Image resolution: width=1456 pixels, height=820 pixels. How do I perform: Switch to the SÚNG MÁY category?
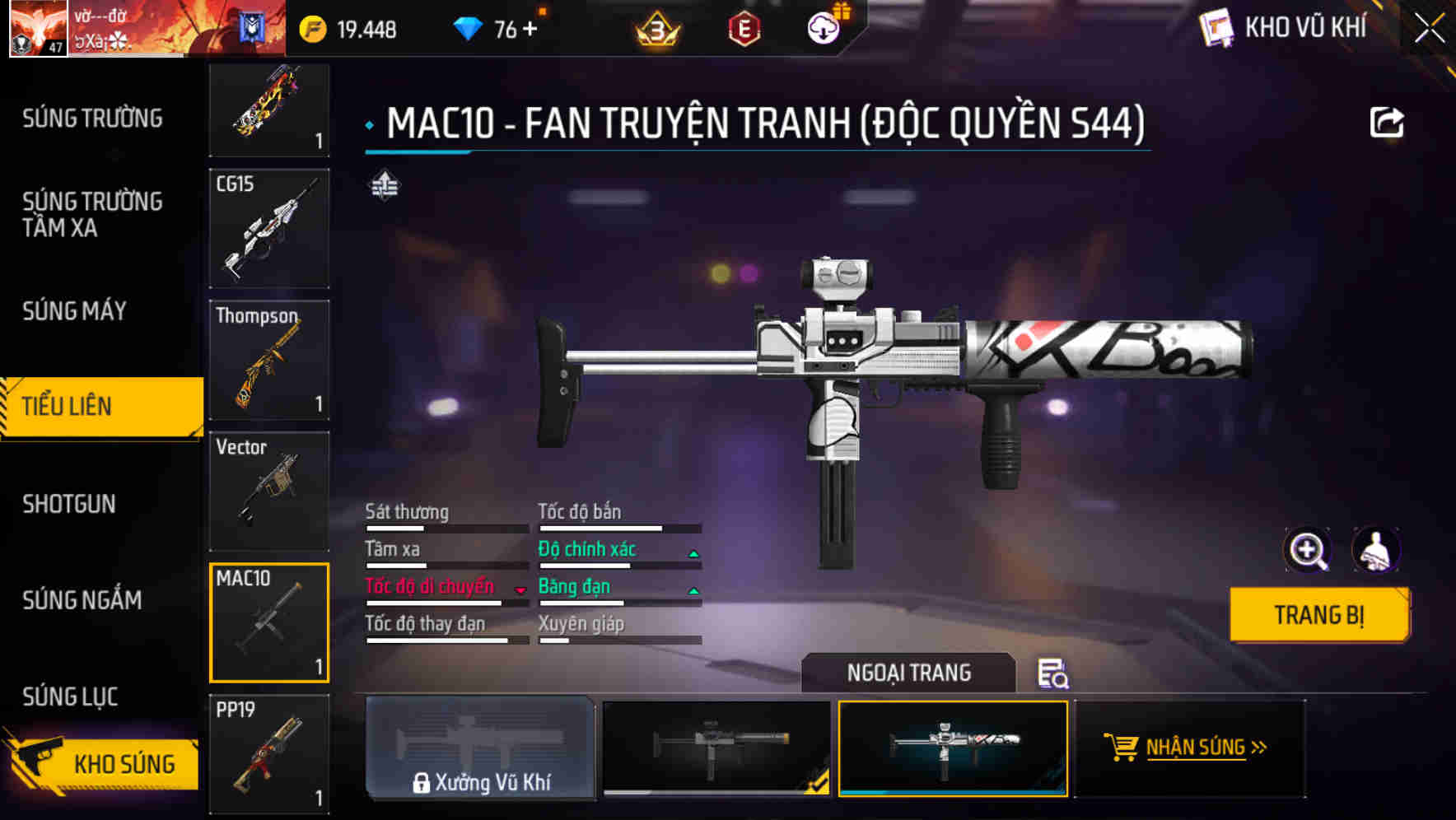75,311
